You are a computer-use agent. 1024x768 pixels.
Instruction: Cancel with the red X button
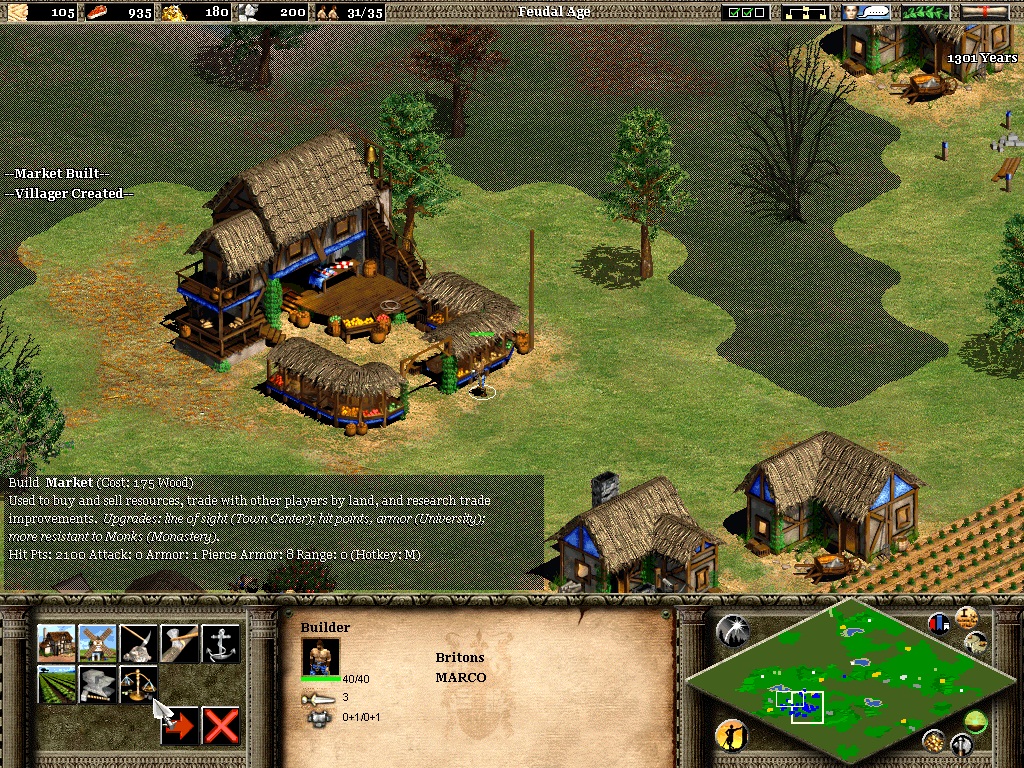pos(221,726)
